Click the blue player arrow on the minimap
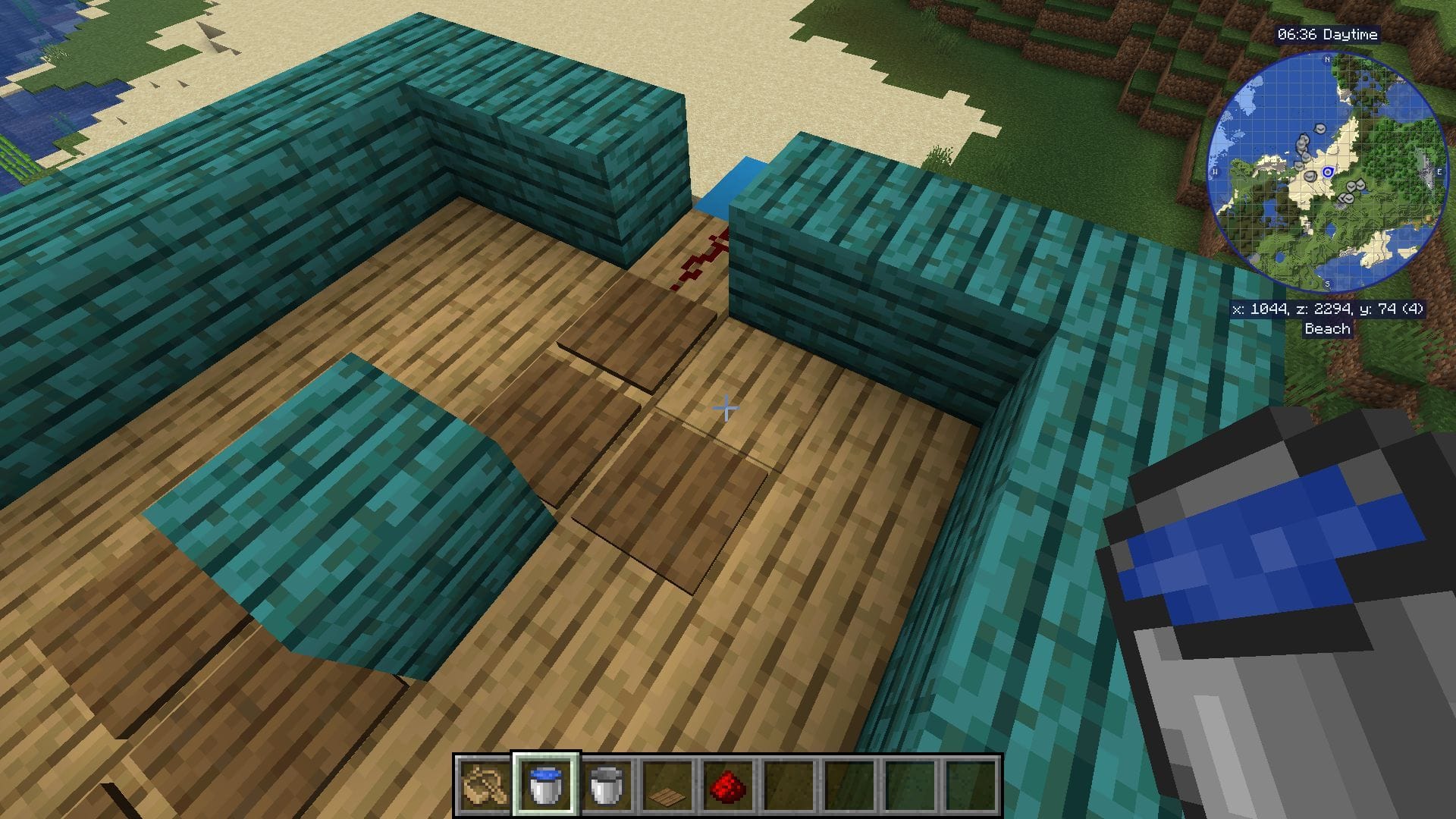 (1328, 172)
